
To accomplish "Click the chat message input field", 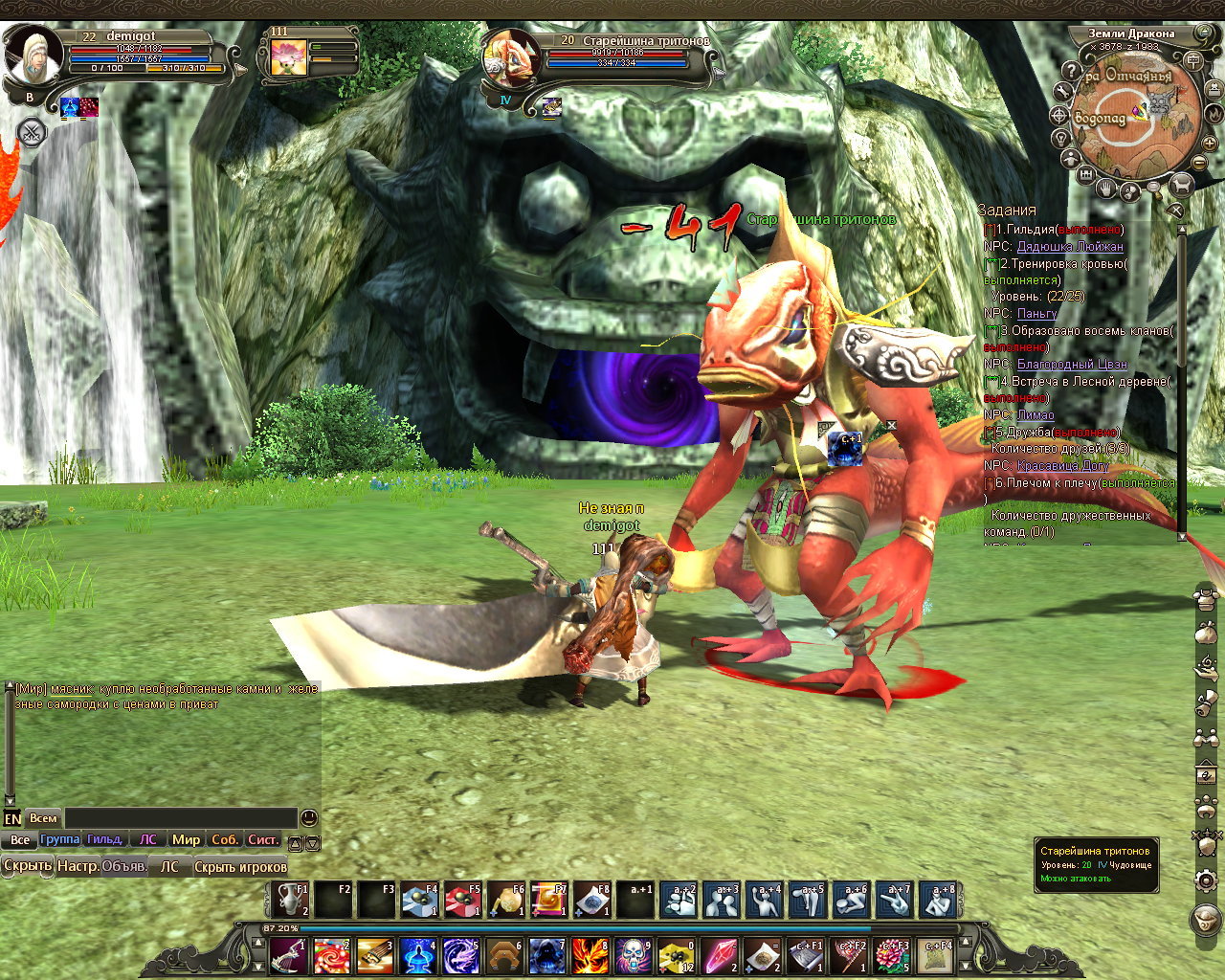I will 180,817.
